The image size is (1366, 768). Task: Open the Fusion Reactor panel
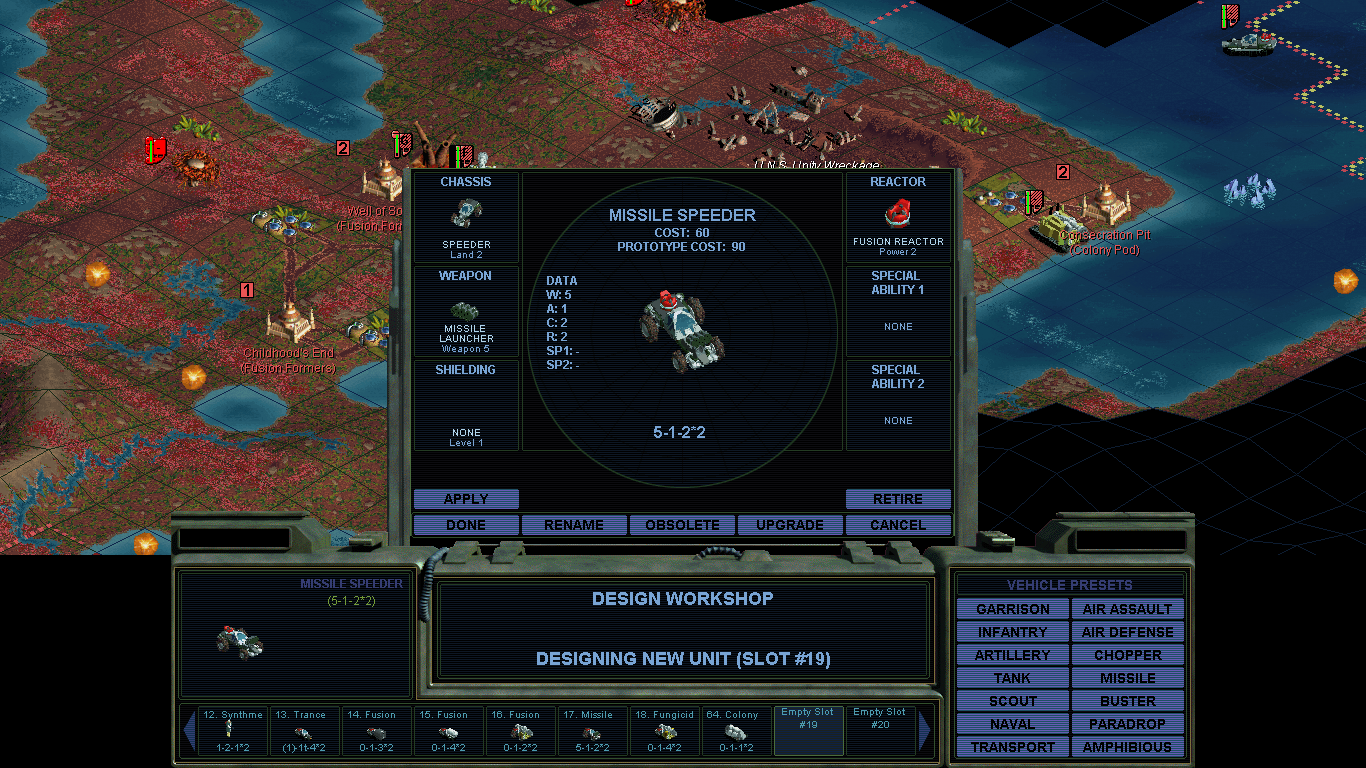(898, 218)
